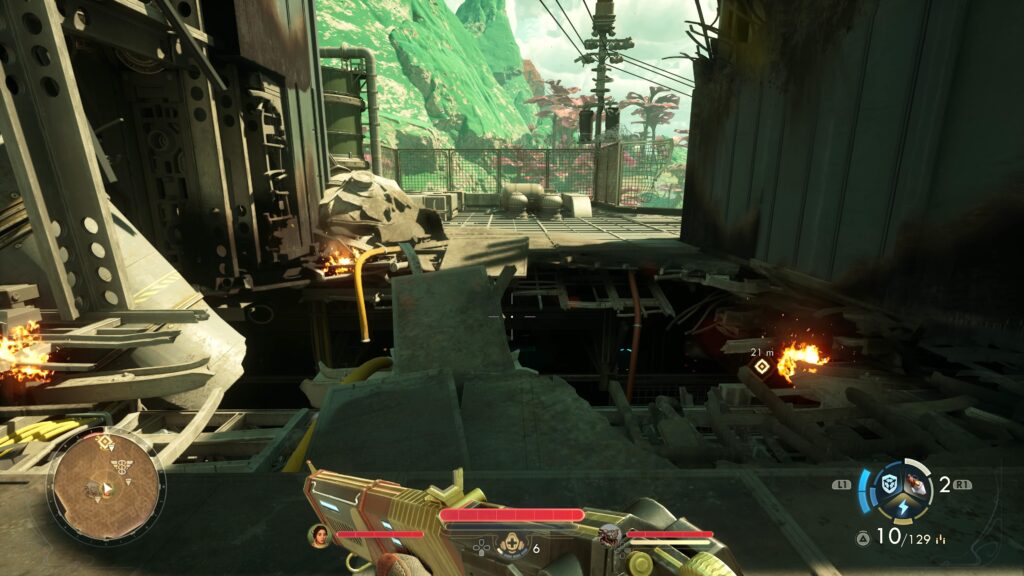1024x576 pixels.
Task: Click the creature portrait beside the right health bar
Action: [x=610, y=535]
